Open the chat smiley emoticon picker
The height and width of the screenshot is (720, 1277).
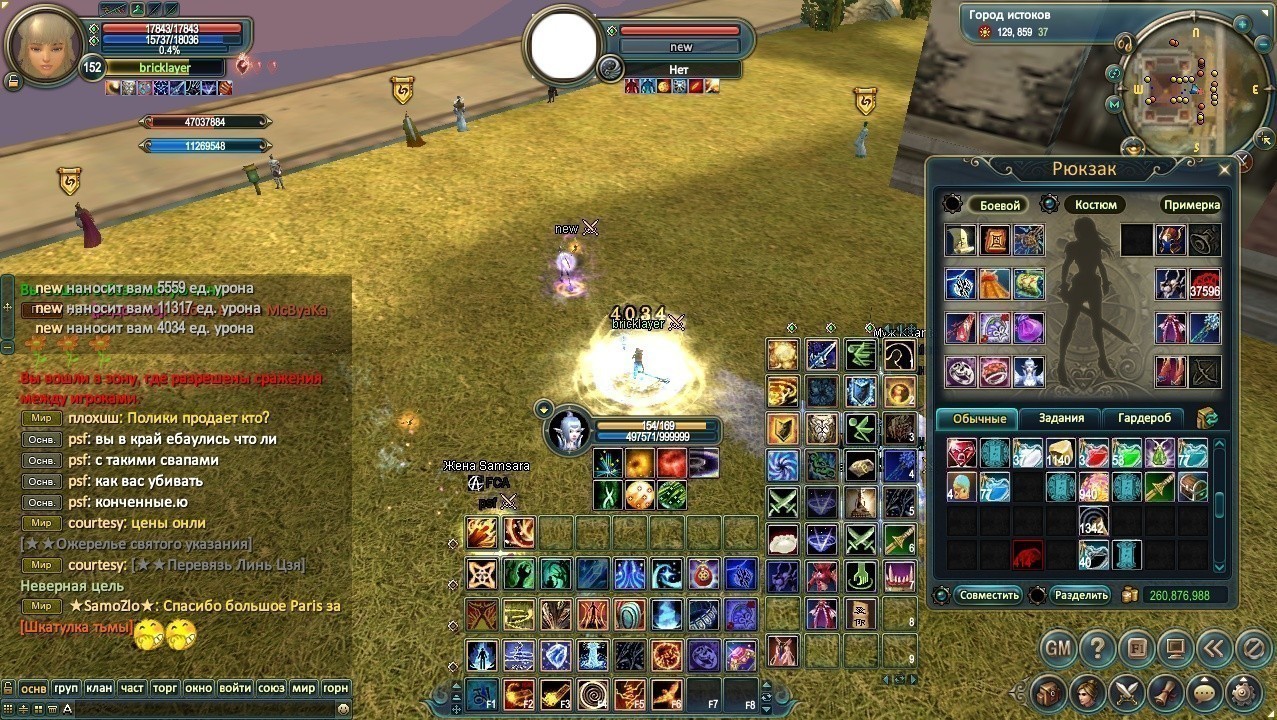coord(343,708)
